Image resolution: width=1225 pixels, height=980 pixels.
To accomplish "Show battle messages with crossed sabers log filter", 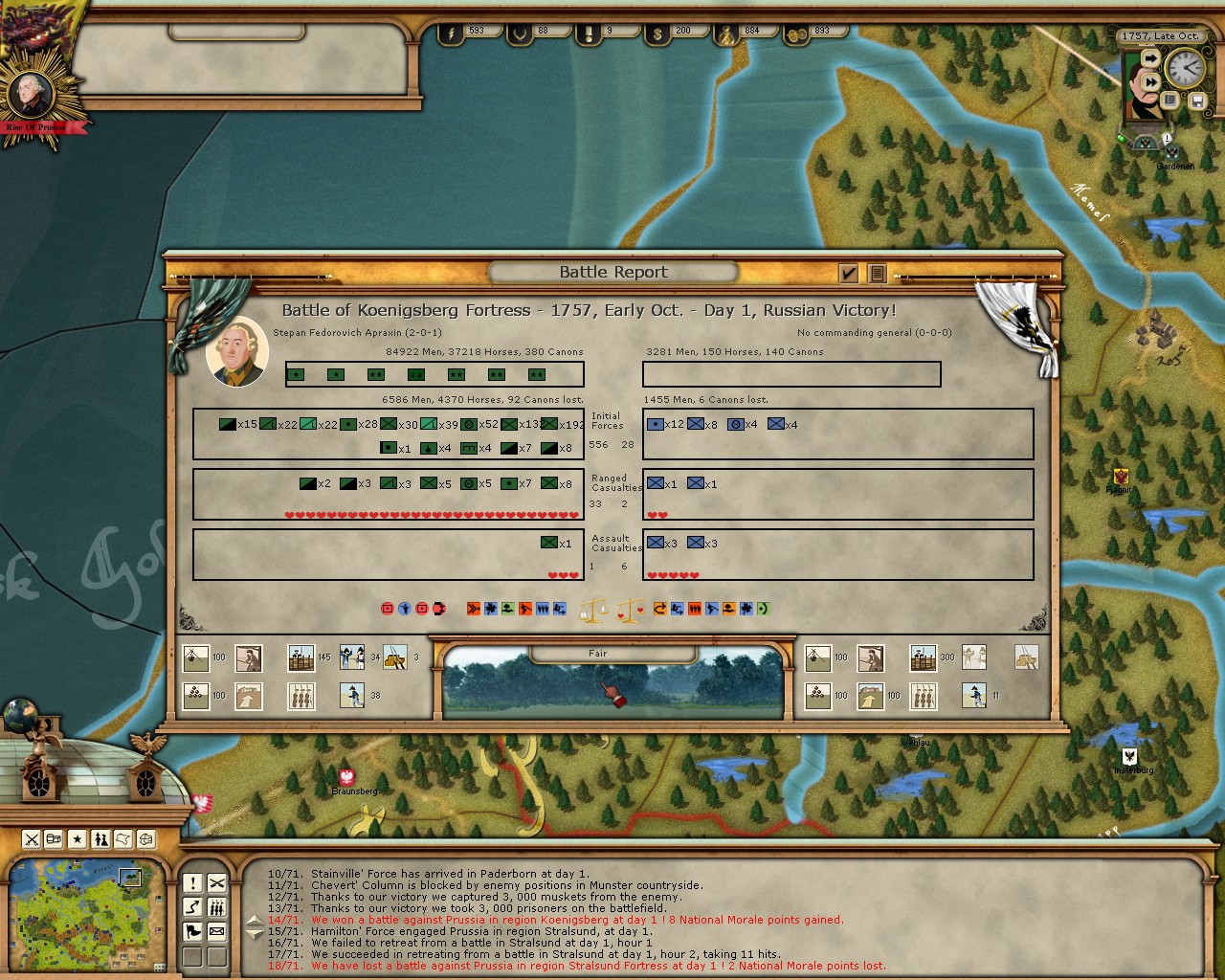I will (x=217, y=883).
